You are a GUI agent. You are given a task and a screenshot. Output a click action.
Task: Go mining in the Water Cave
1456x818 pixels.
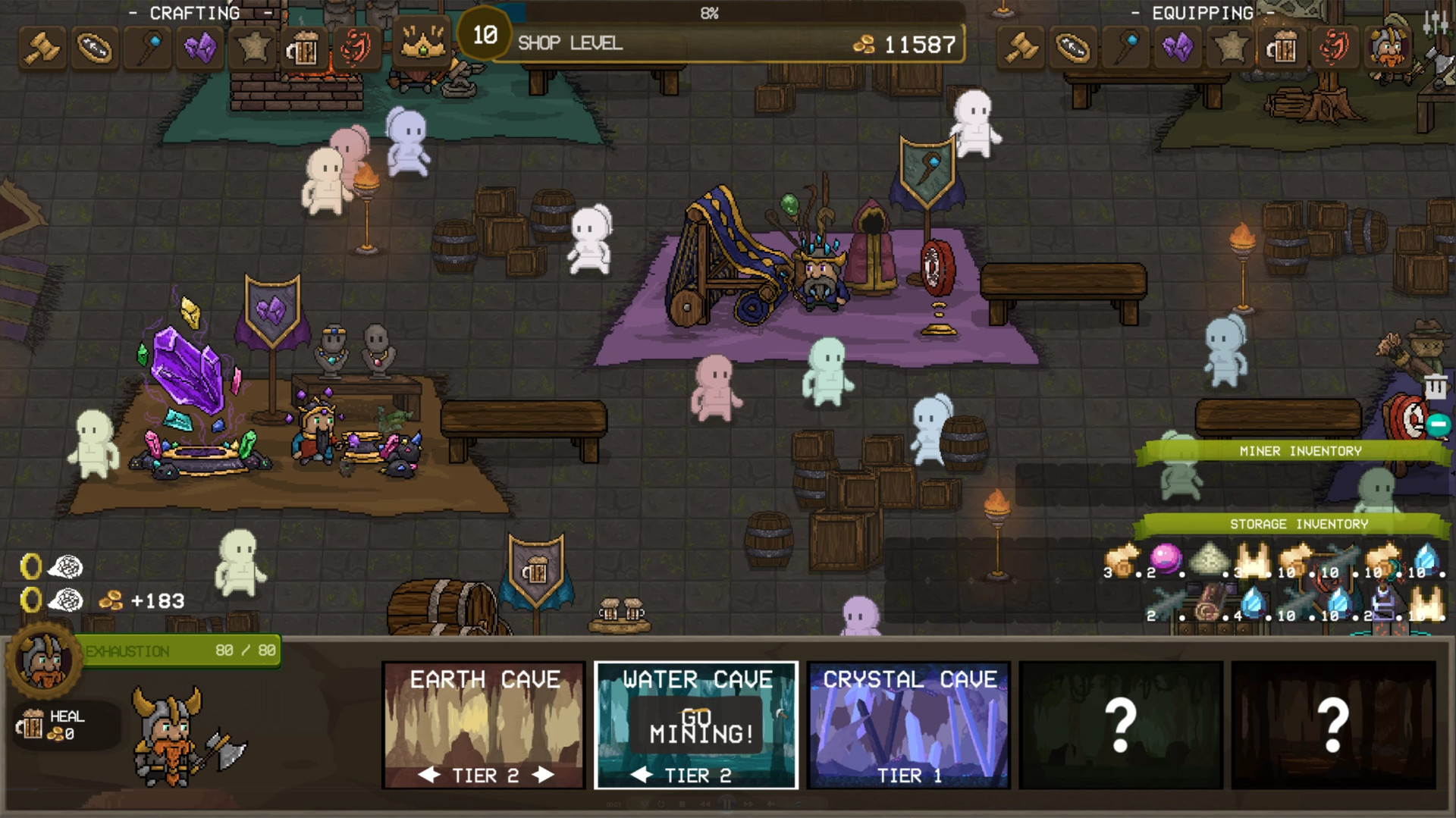pos(700,726)
